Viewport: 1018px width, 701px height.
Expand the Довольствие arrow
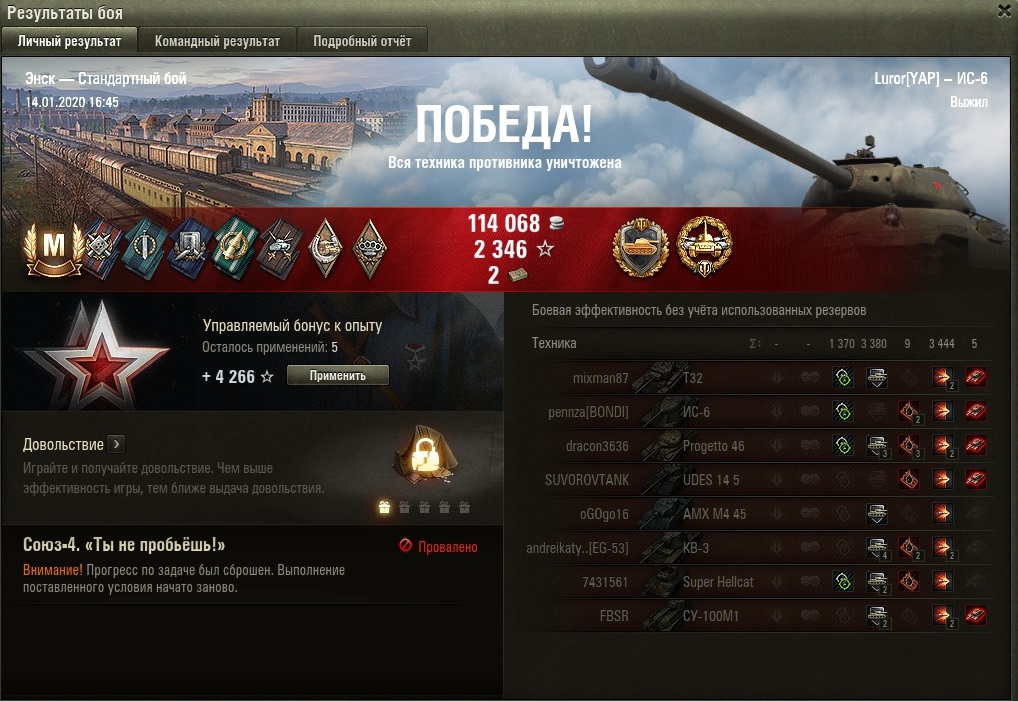coord(116,443)
